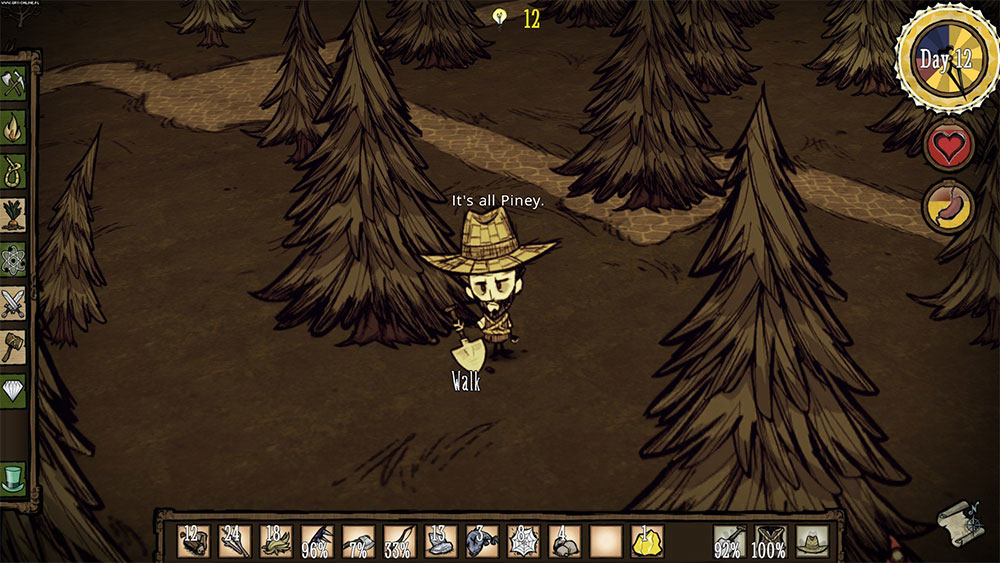Select the rocks stack of 4
This screenshot has width=1000, height=563.
click(564, 541)
